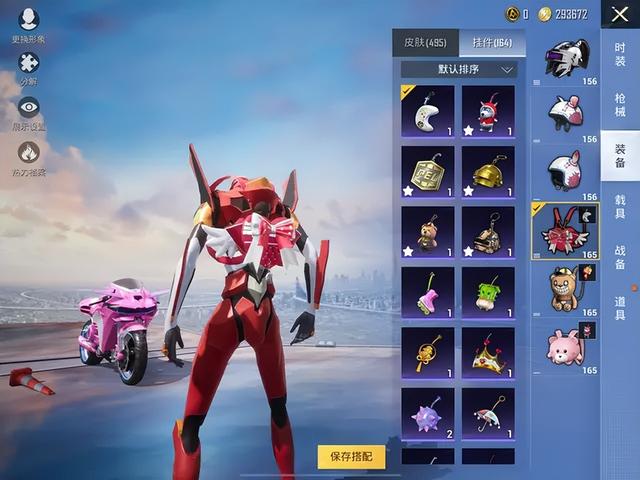The image size is (640, 480).
Task: Click the flame icon on the left
Action: [28, 153]
